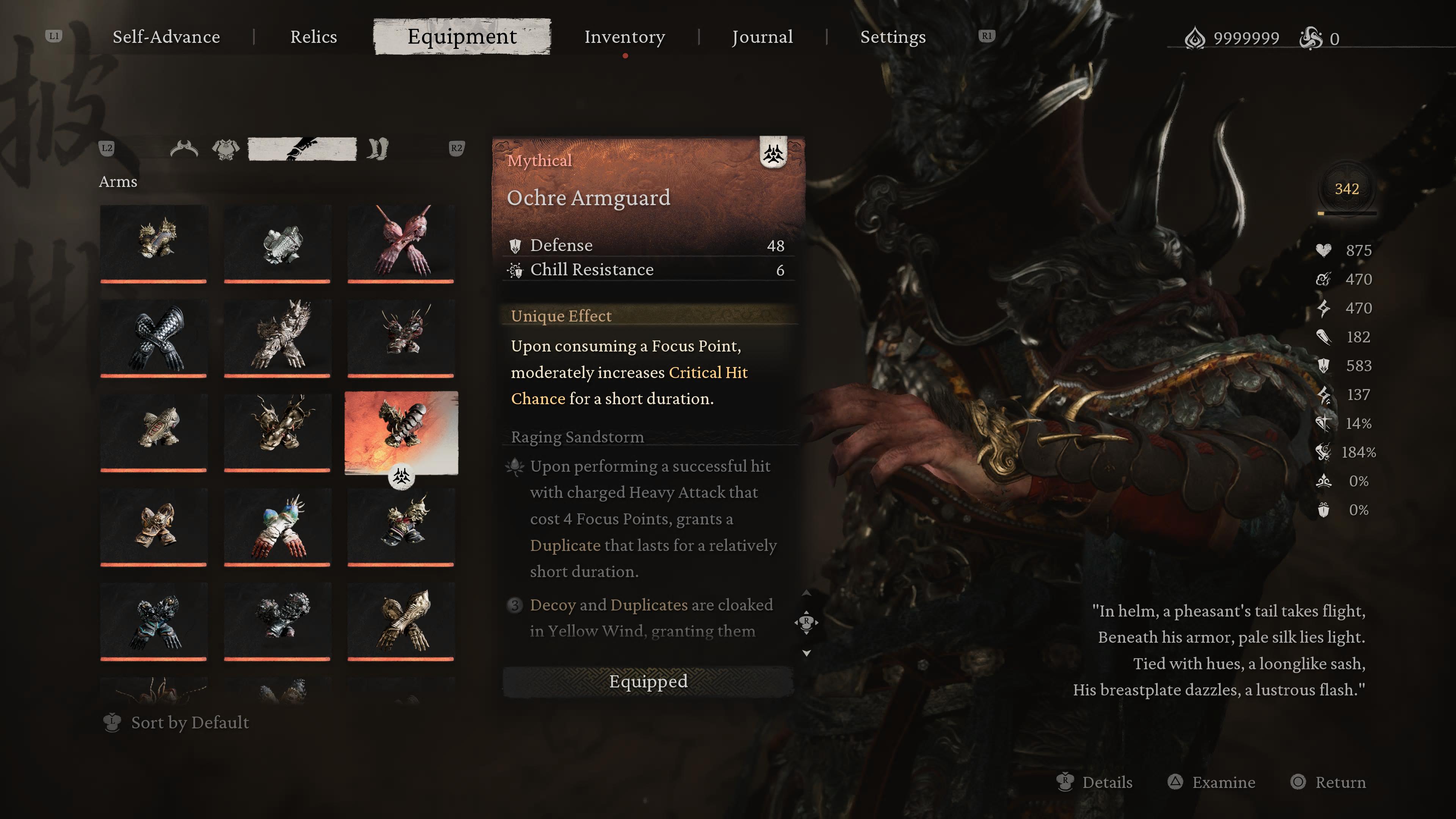Open the Settings tab
1456x819 pixels.
coord(893,37)
